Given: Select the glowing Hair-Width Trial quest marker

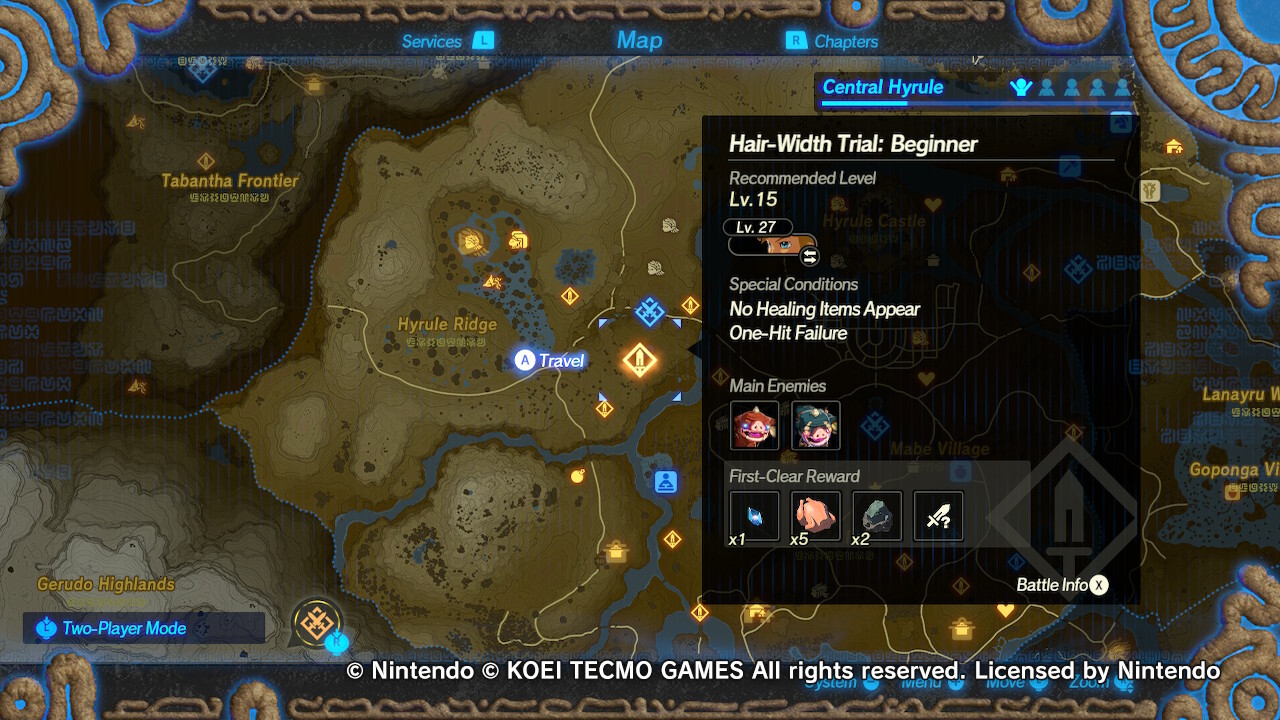Looking at the screenshot, I should click(640, 358).
